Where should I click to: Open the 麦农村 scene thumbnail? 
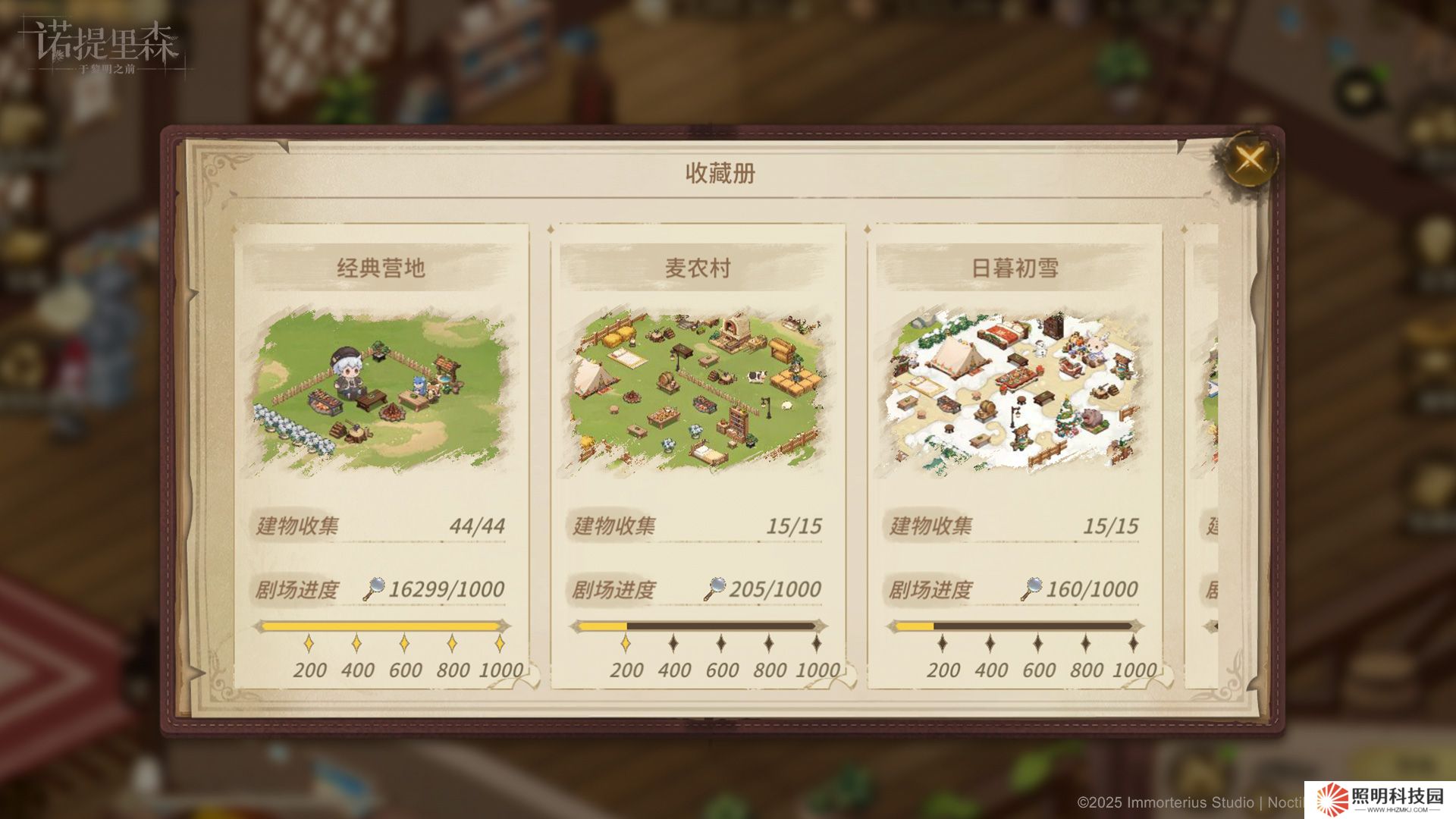coord(697,392)
